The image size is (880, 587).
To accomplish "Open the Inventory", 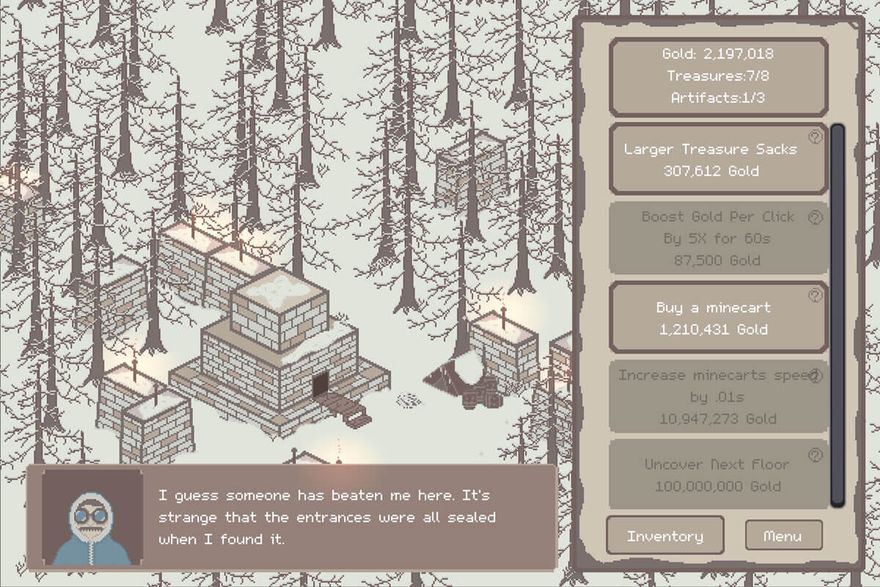I will click(665, 536).
